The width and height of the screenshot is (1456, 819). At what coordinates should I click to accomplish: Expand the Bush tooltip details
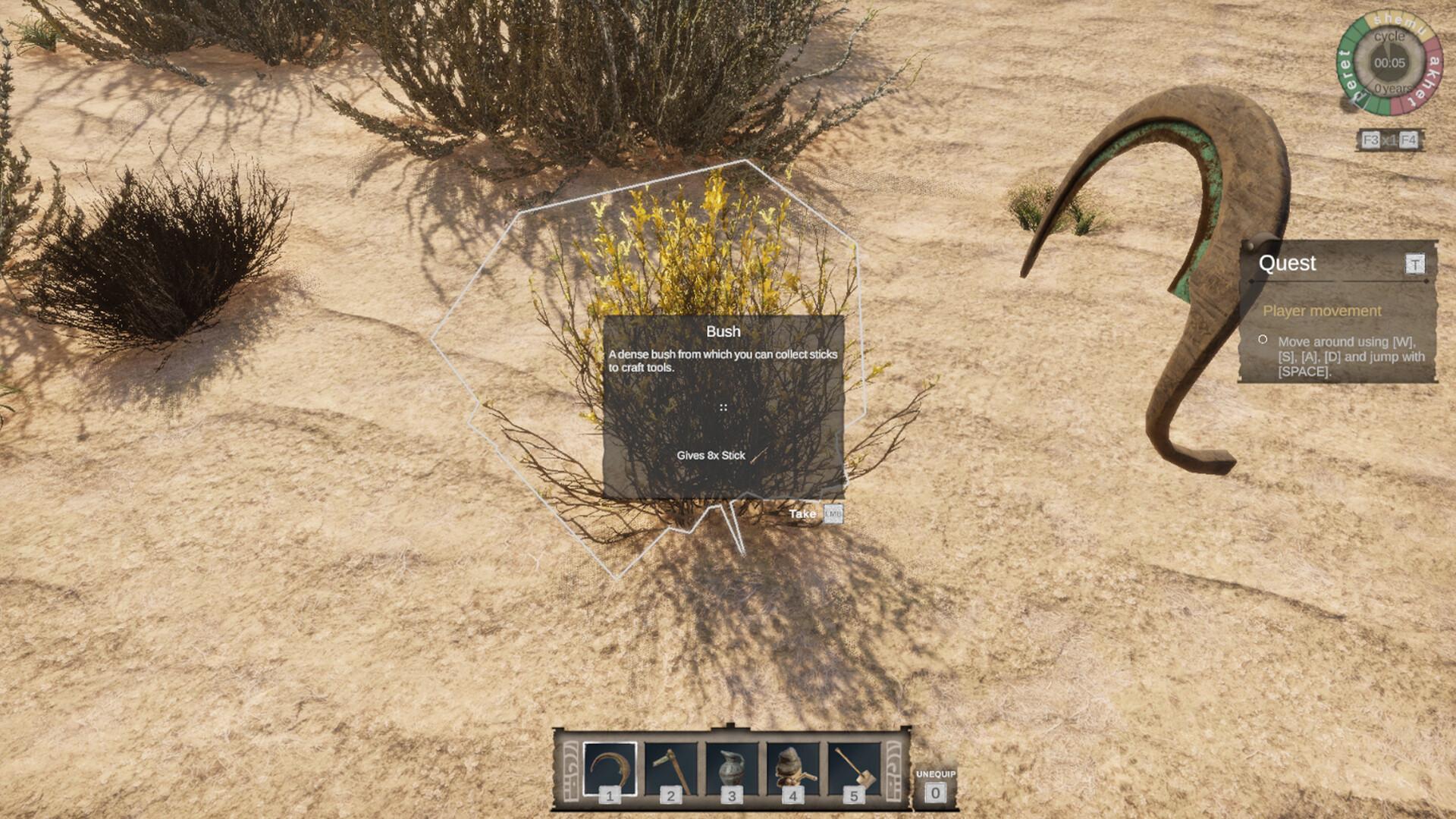pos(725,409)
